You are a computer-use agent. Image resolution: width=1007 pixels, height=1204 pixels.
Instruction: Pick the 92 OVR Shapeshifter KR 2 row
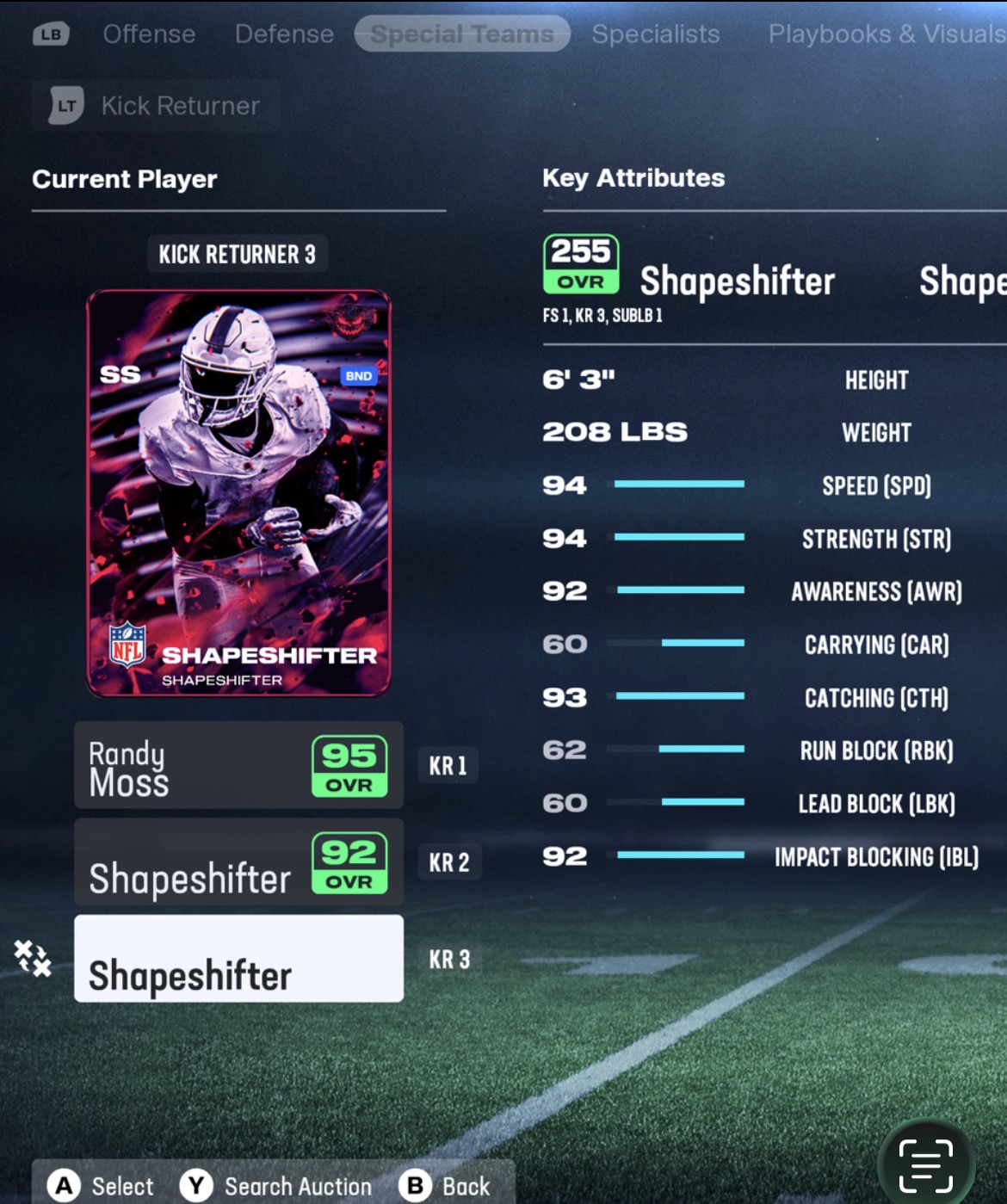point(238,862)
